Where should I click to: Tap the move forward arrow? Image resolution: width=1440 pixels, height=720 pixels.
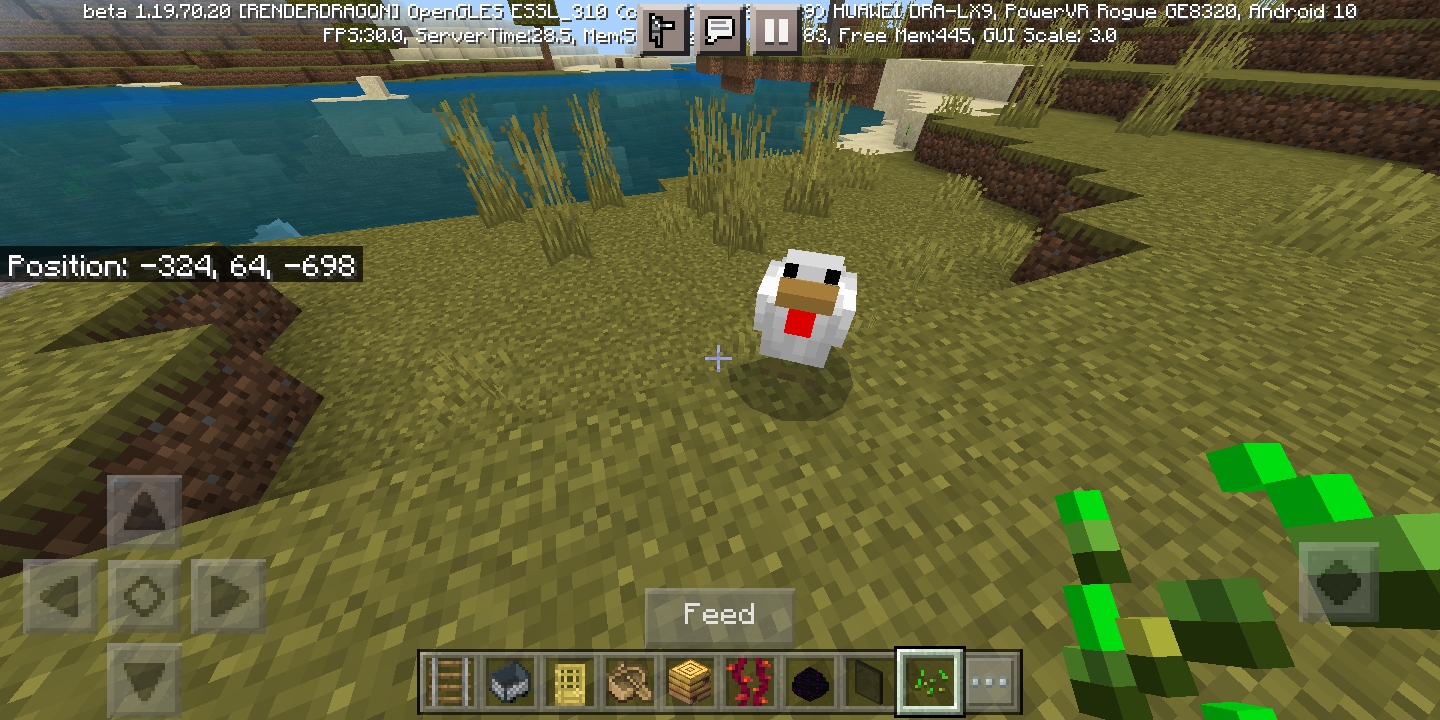(x=144, y=514)
